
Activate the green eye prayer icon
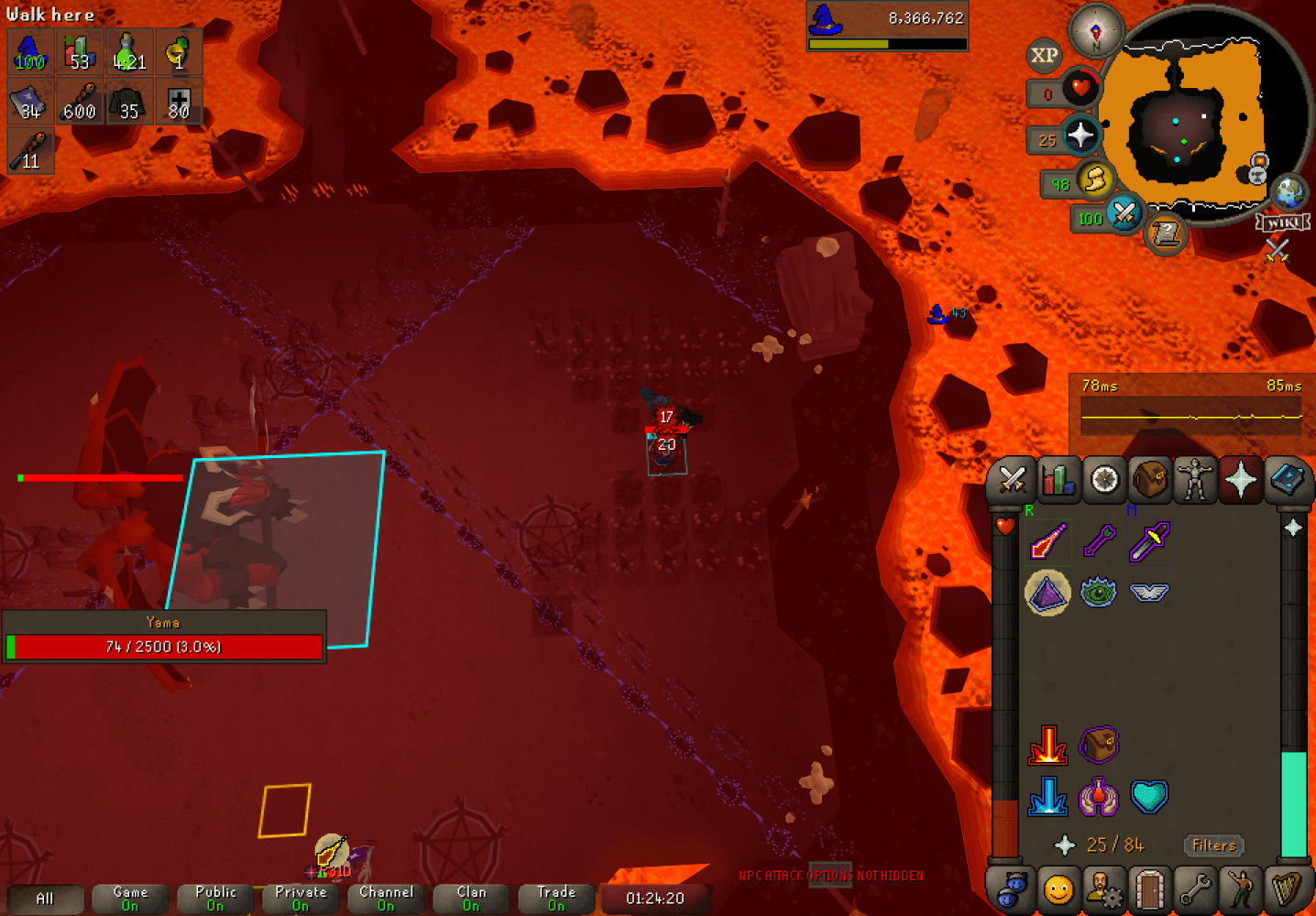pos(1099,592)
